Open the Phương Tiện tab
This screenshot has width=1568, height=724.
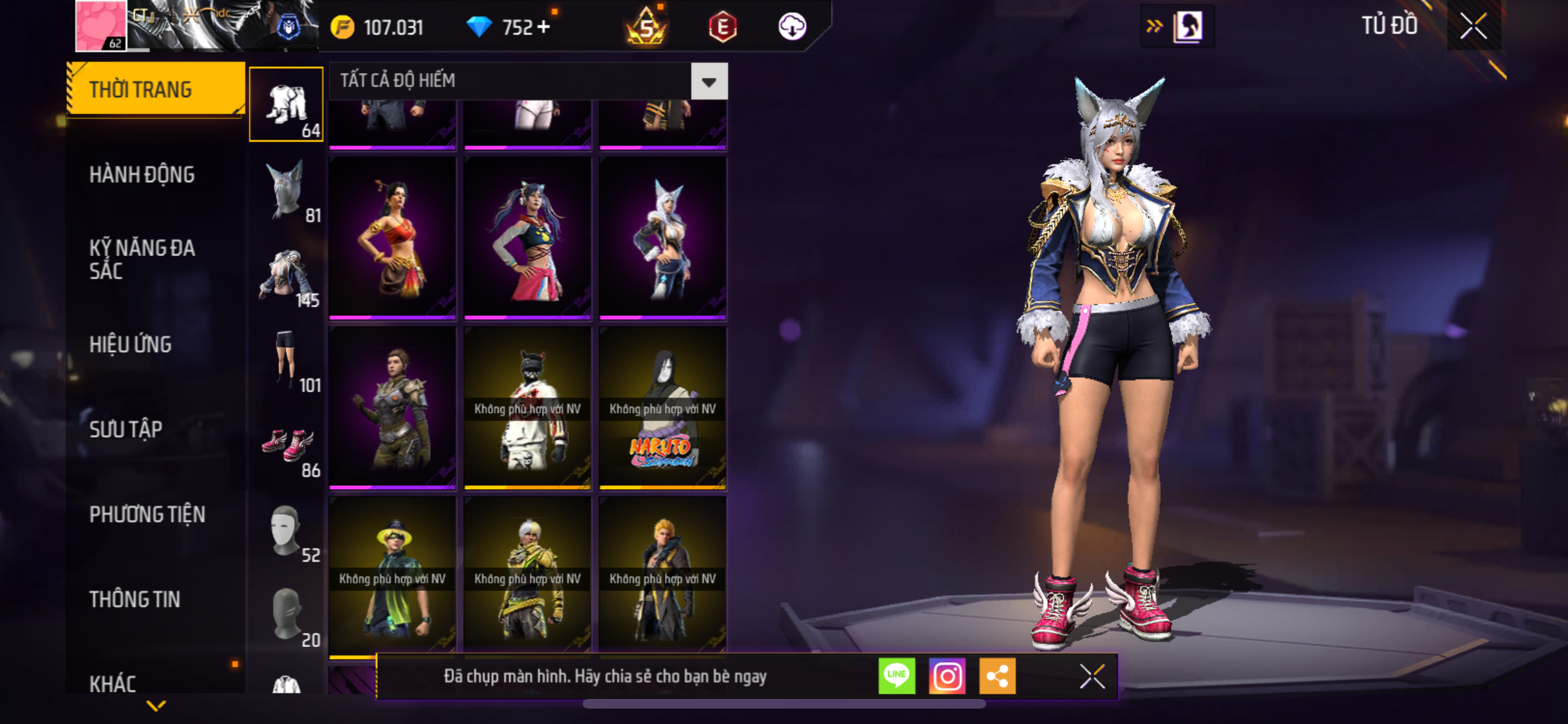[x=147, y=514]
